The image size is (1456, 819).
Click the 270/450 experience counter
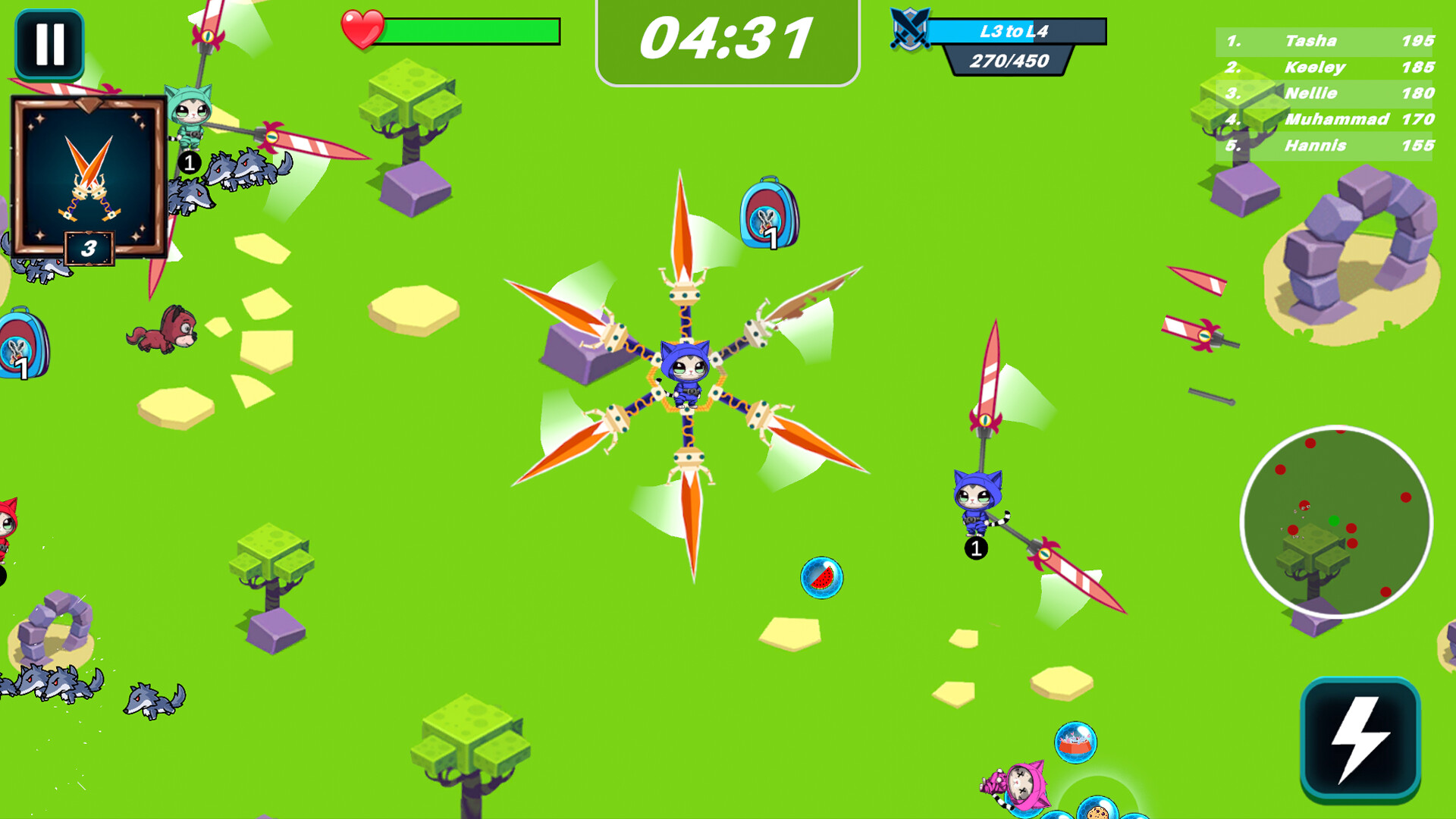1009,59
